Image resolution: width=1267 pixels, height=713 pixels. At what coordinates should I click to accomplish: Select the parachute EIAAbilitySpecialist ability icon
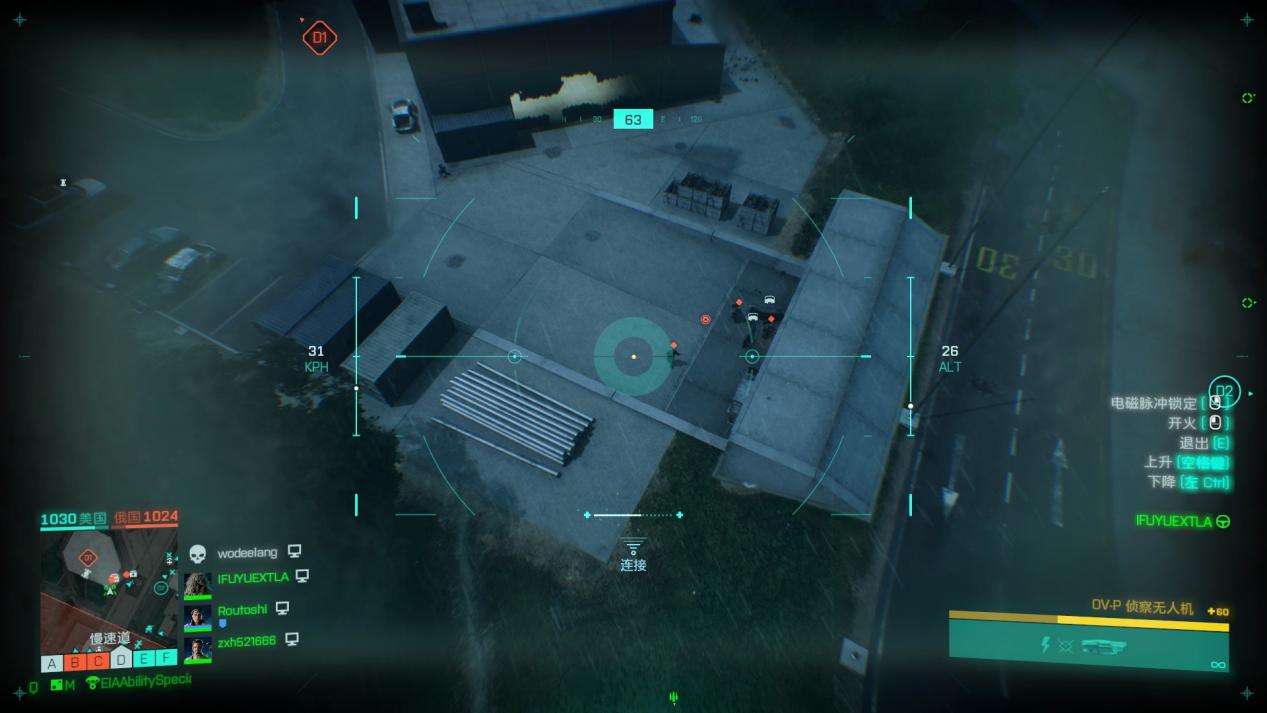(94, 683)
